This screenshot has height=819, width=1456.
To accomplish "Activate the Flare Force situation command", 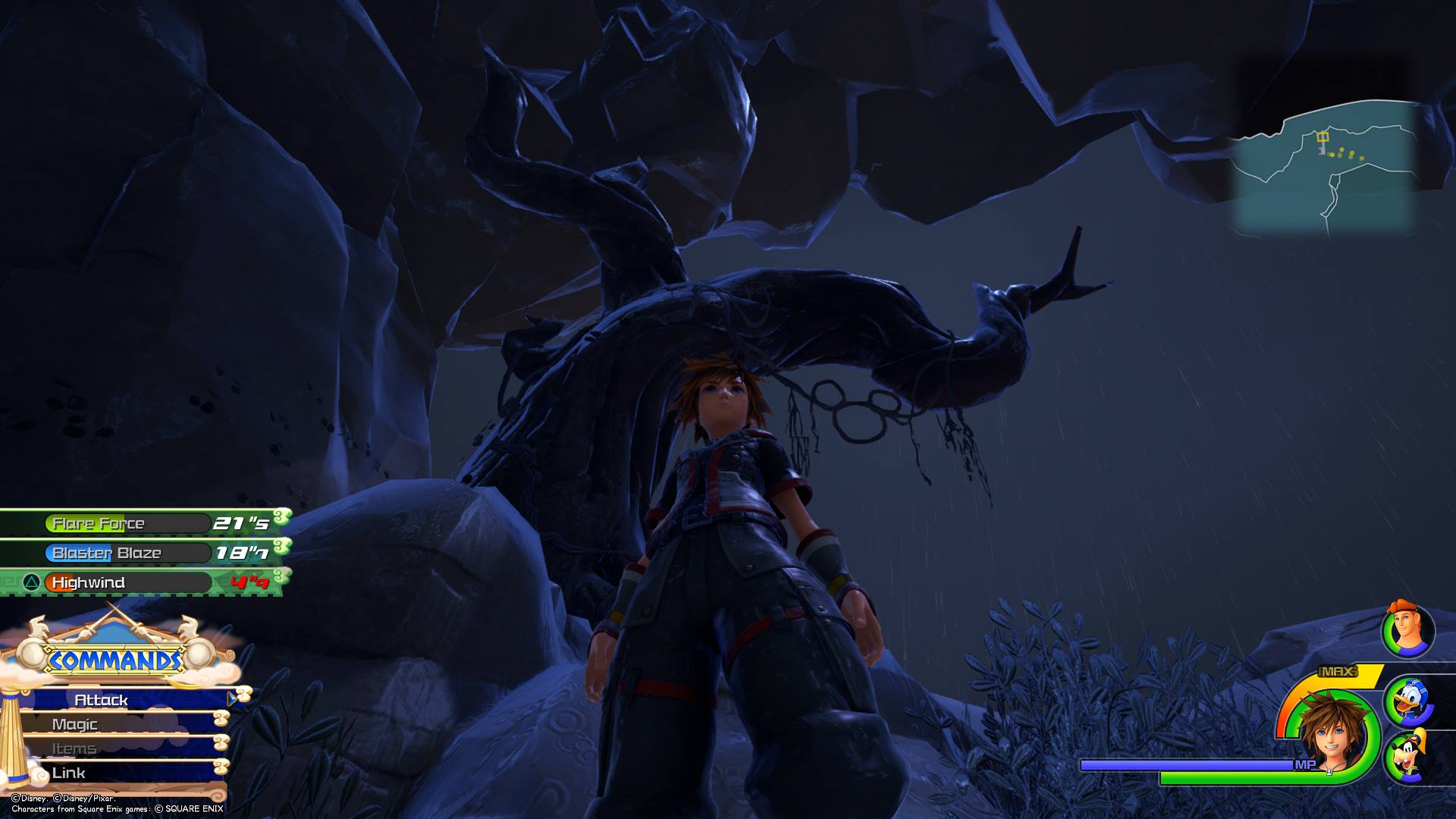I will (127, 523).
